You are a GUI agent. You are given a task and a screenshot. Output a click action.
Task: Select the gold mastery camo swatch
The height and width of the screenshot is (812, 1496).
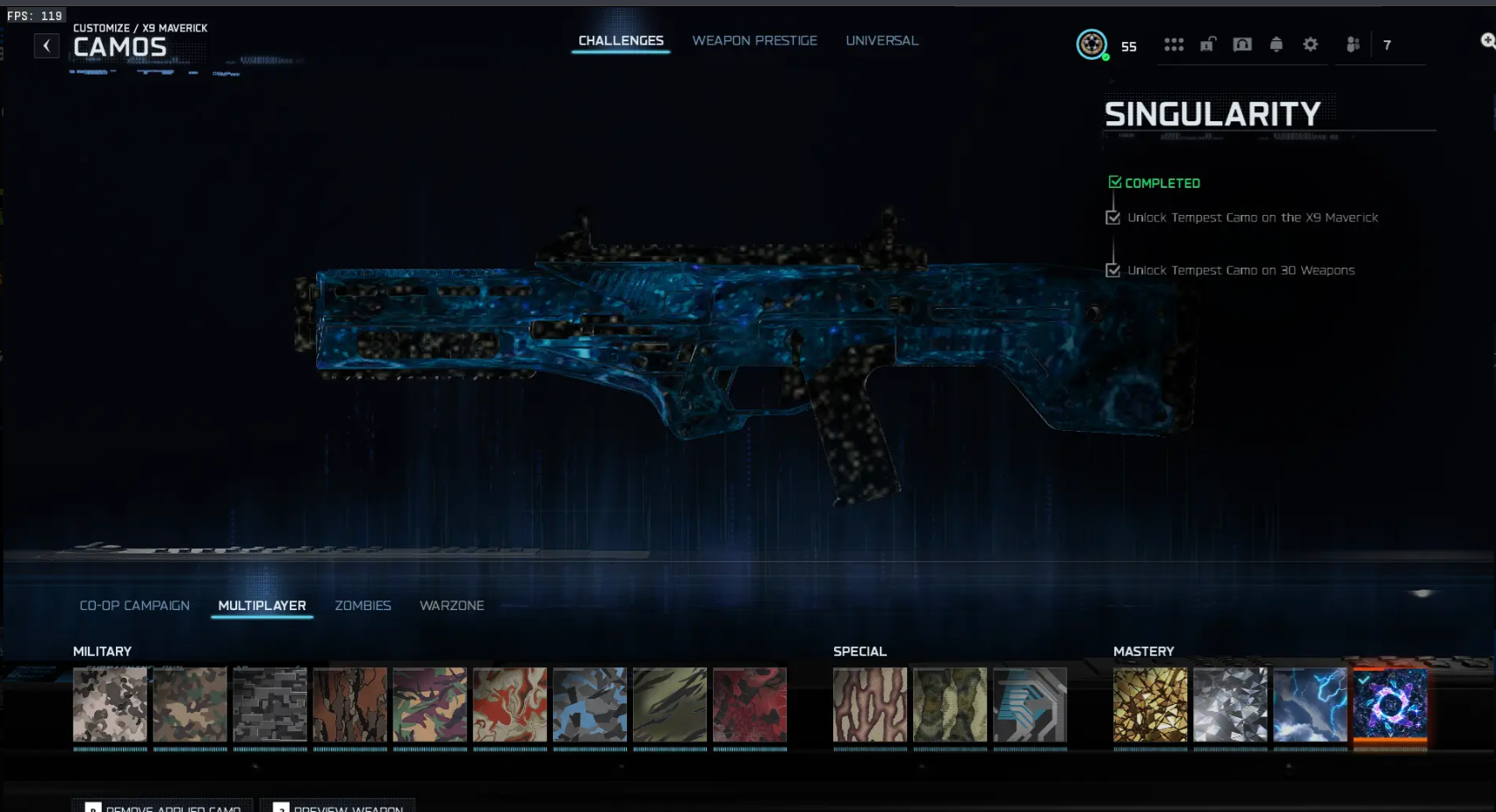(1150, 705)
